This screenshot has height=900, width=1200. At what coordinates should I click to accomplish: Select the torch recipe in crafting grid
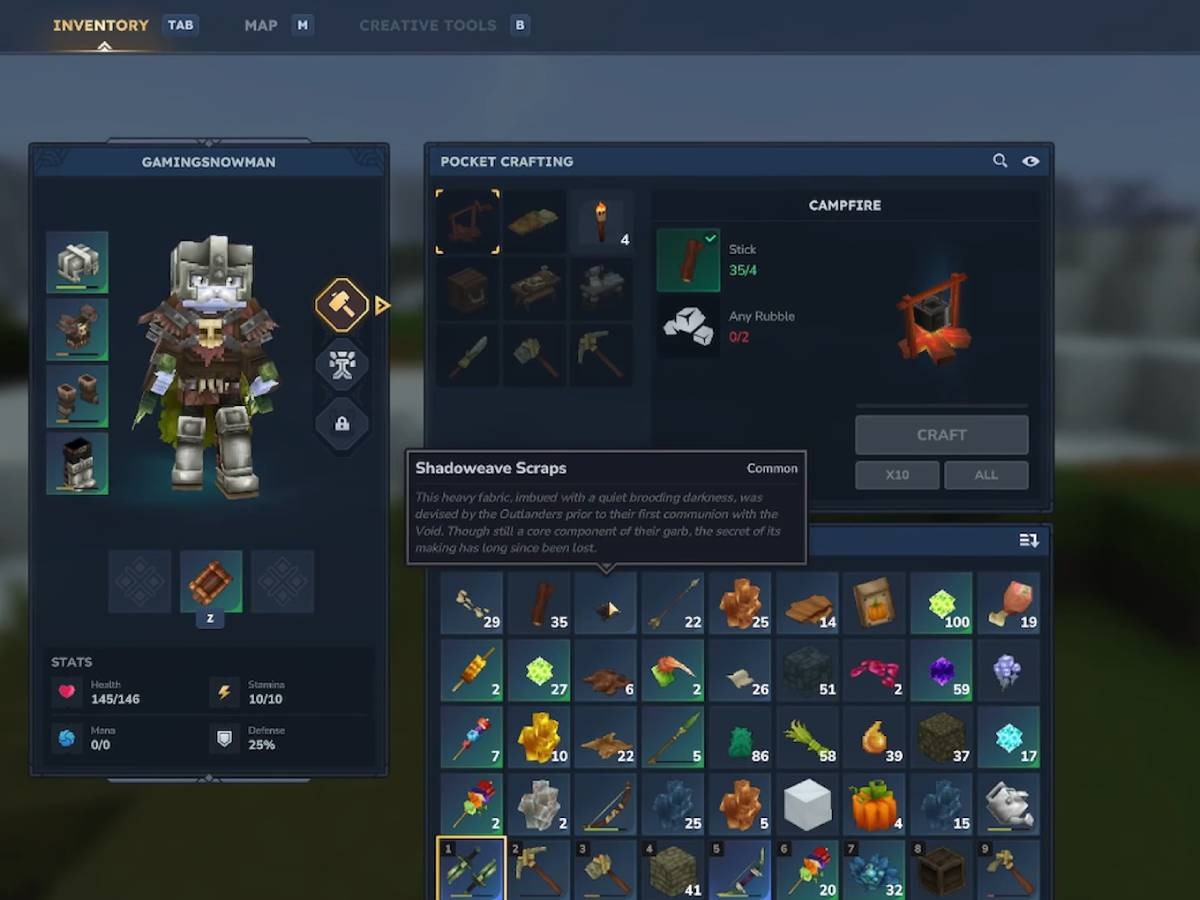pos(602,222)
